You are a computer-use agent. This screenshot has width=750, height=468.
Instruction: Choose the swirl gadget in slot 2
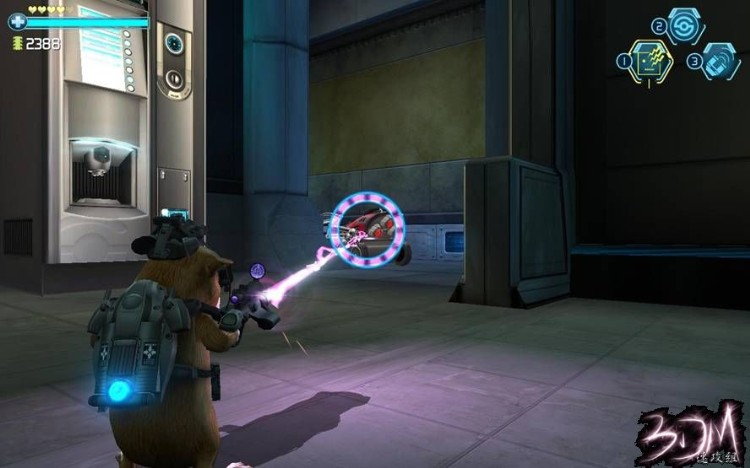(x=686, y=25)
